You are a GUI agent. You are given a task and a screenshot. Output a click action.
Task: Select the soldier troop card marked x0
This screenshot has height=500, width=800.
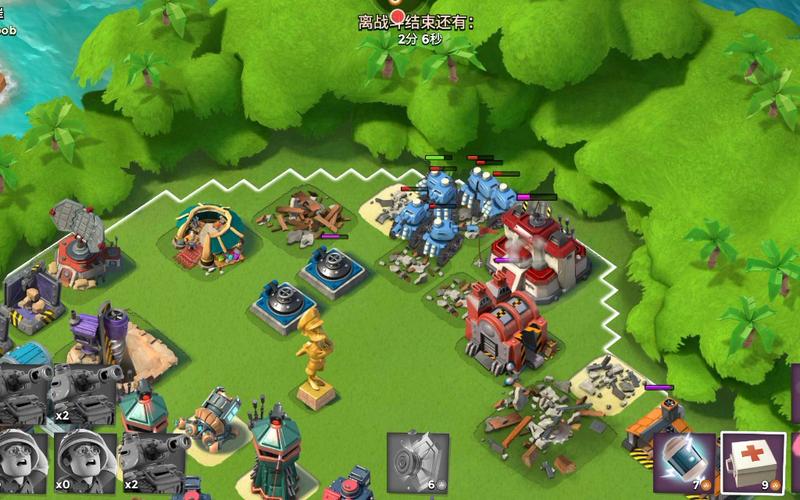click(85, 463)
